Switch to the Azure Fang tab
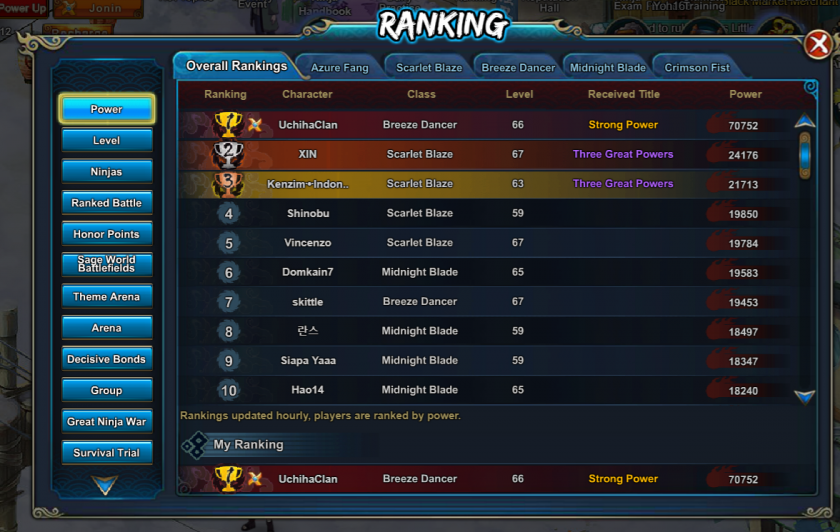840x532 pixels. 340,68
